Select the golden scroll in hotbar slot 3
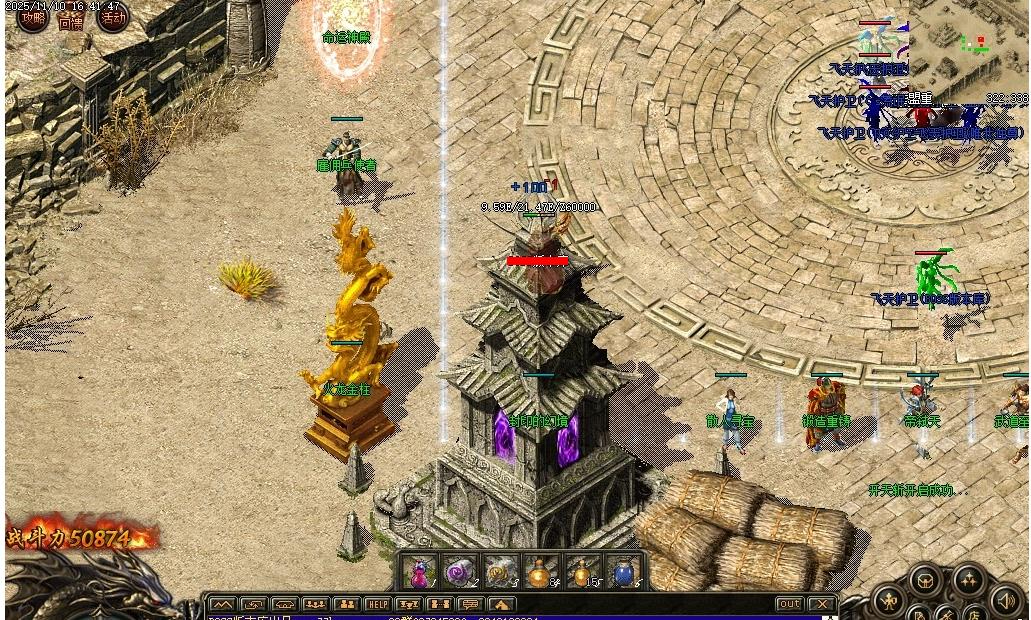Viewport: 1031px width, 620px height. pos(499,573)
